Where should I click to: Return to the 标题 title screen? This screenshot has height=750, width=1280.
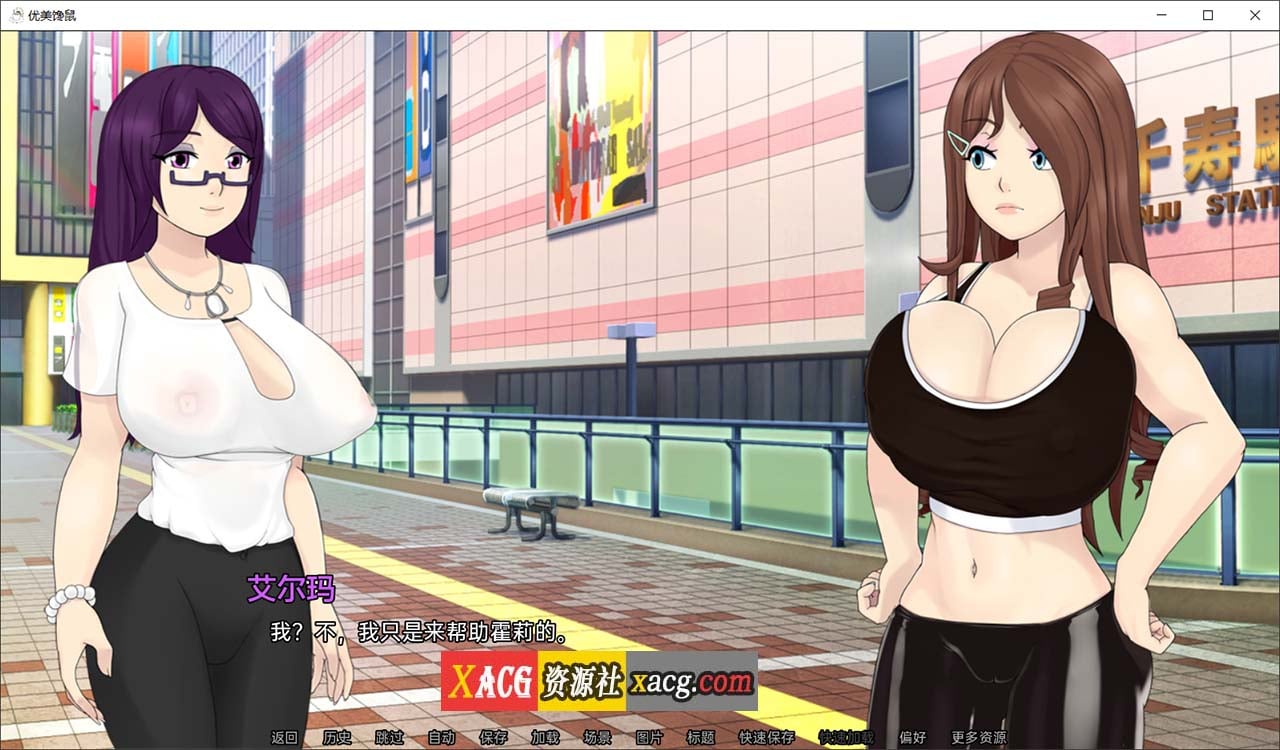pos(700,737)
